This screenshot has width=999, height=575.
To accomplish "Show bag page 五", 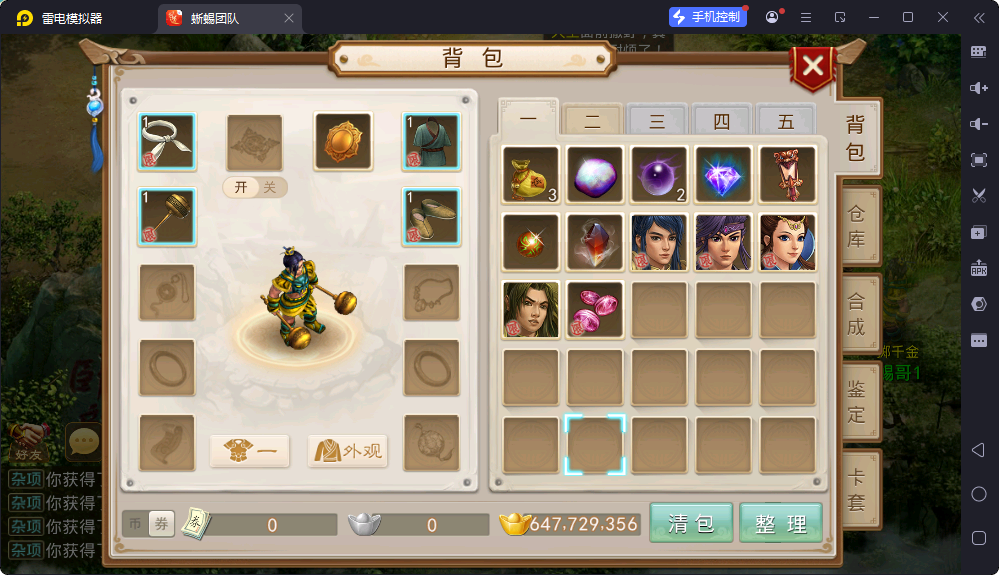I will (x=786, y=122).
